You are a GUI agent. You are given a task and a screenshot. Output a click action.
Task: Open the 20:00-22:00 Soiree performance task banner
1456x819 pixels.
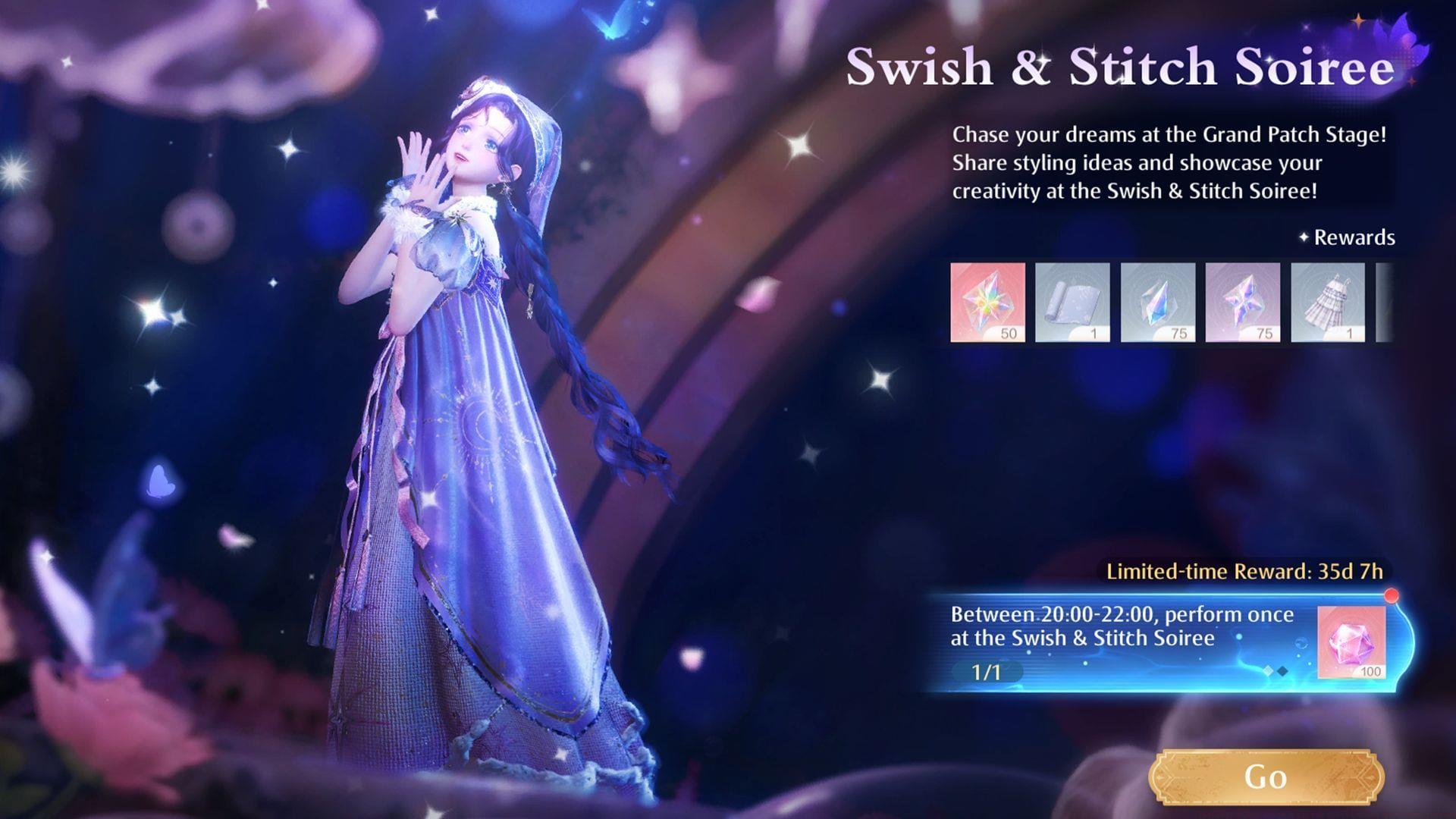(x=1122, y=642)
